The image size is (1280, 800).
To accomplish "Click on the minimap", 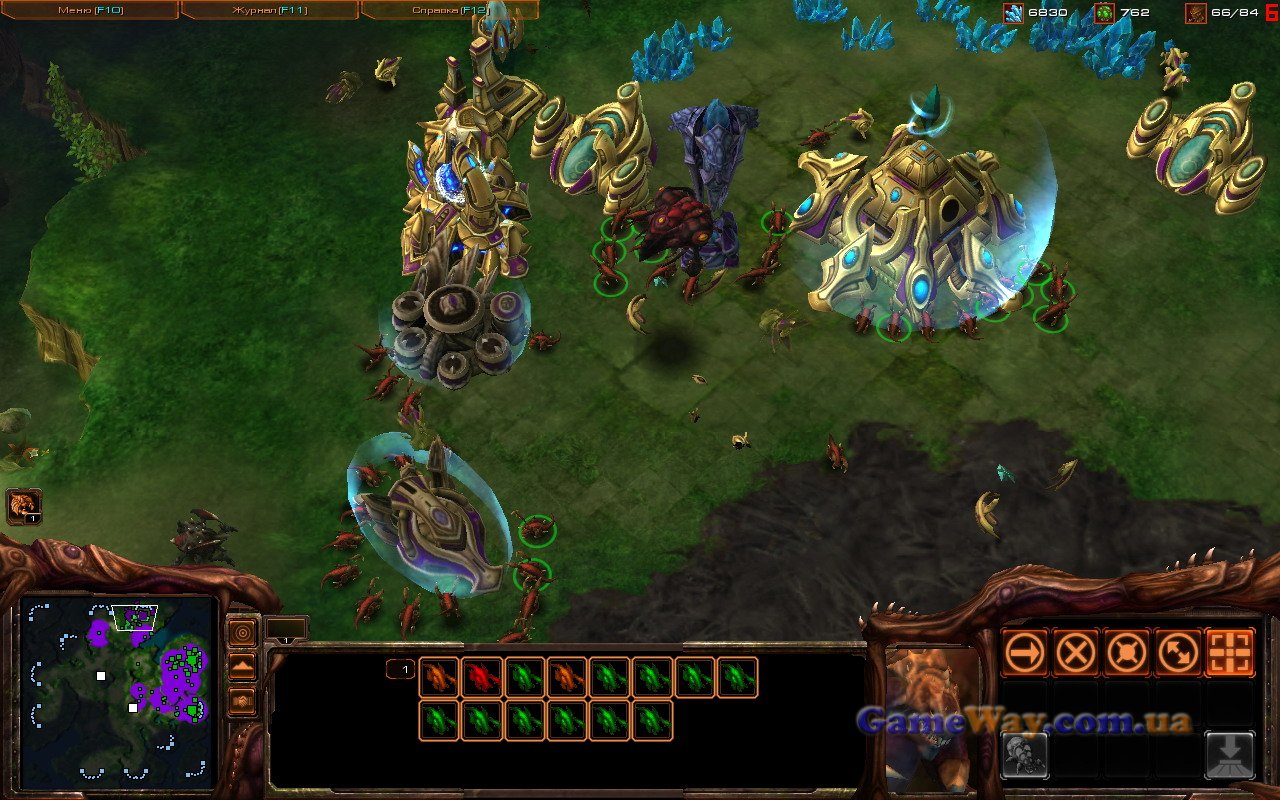I will pos(118,692).
